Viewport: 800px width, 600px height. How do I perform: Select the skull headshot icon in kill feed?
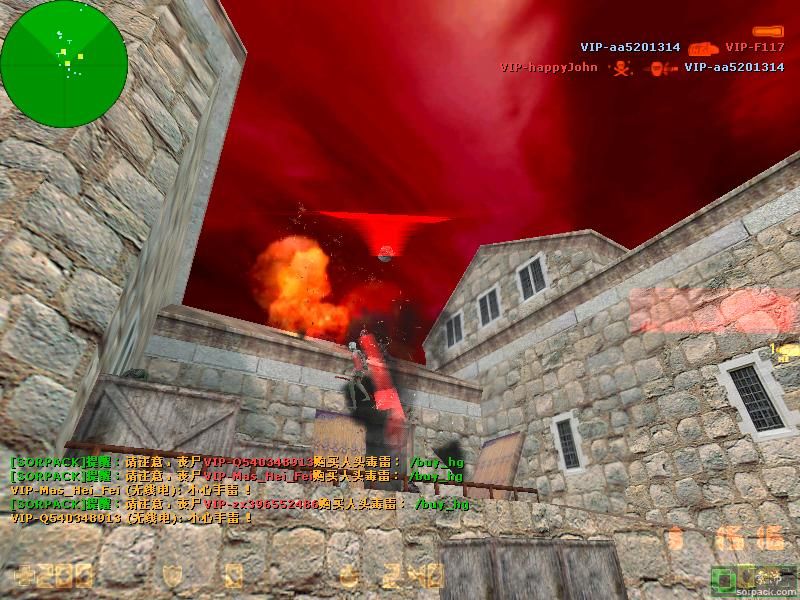click(x=620, y=68)
